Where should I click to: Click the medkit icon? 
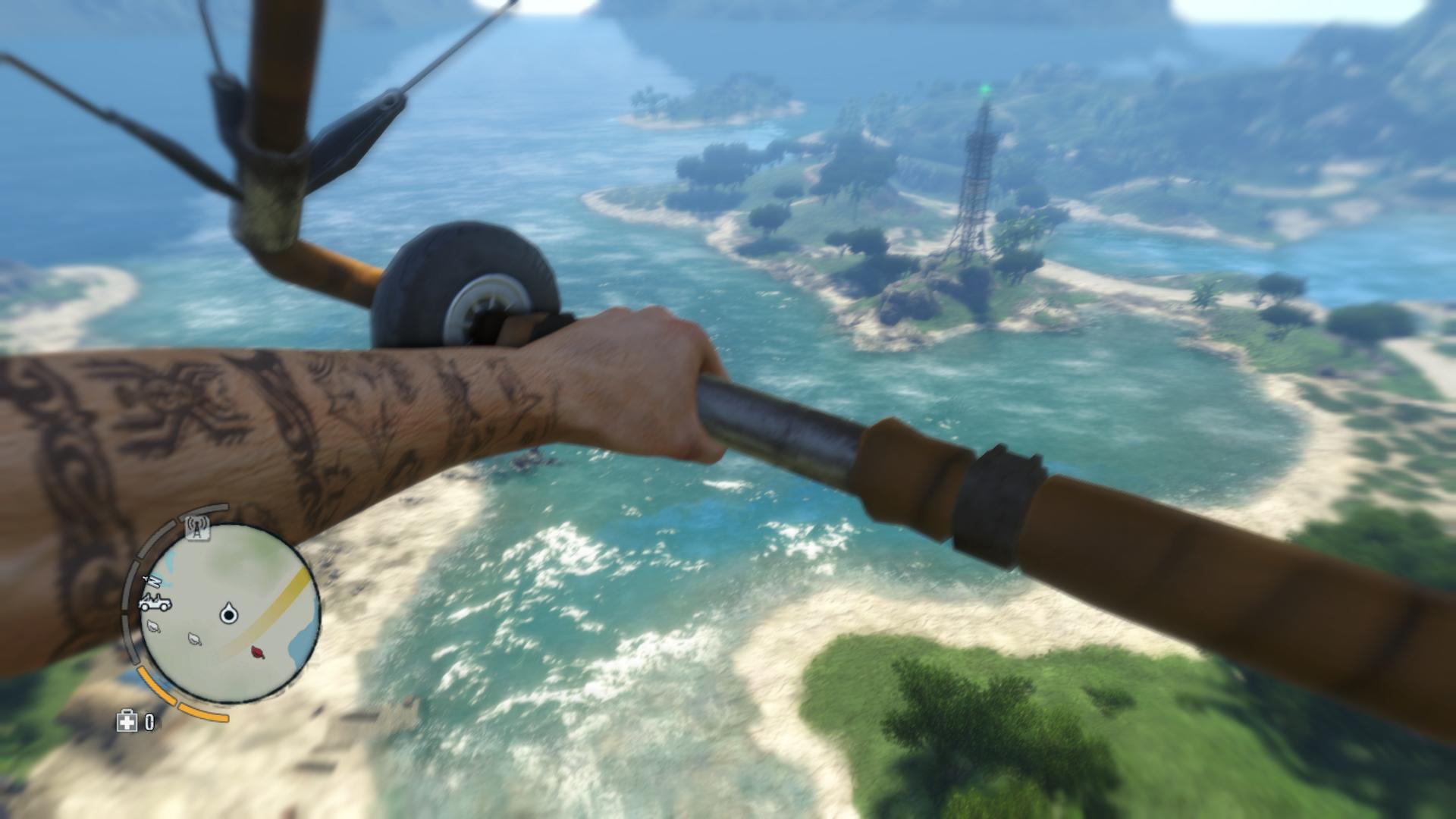pyautogui.click(x=126, y=721)
